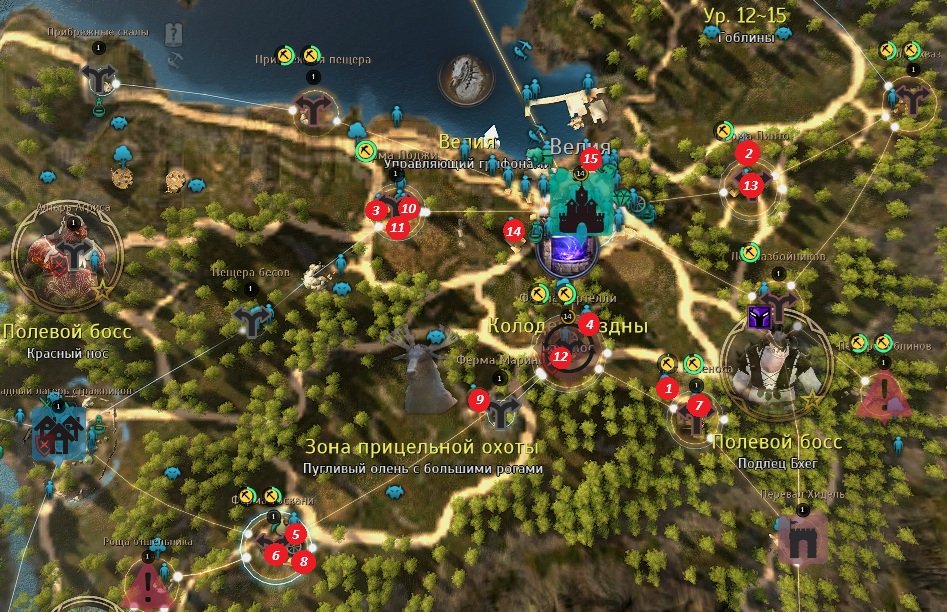Viewport: 947px width, 612px height.
Task: Click the purple helmet icon above Бхег
Action: (759, 318)
